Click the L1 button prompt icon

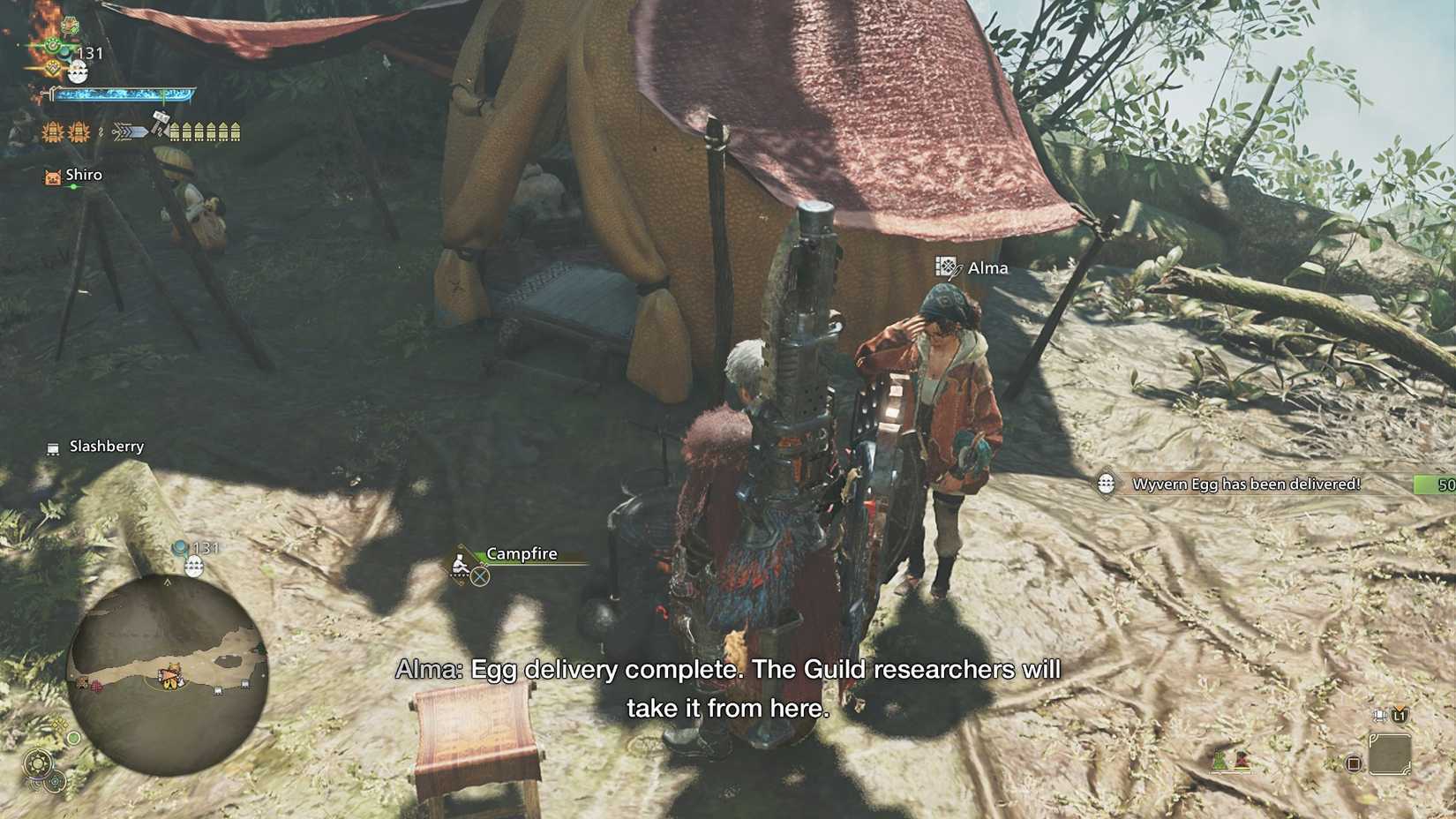1399,716
